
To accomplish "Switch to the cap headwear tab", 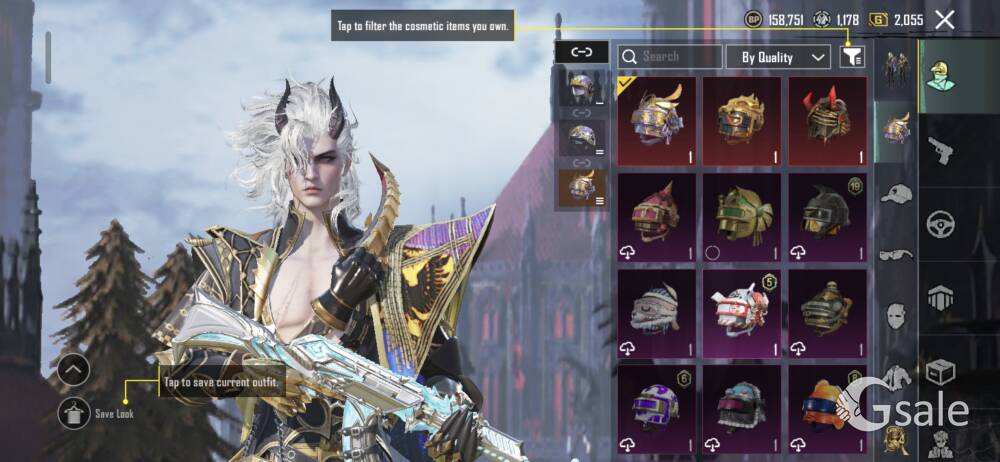I will point(896,194).
